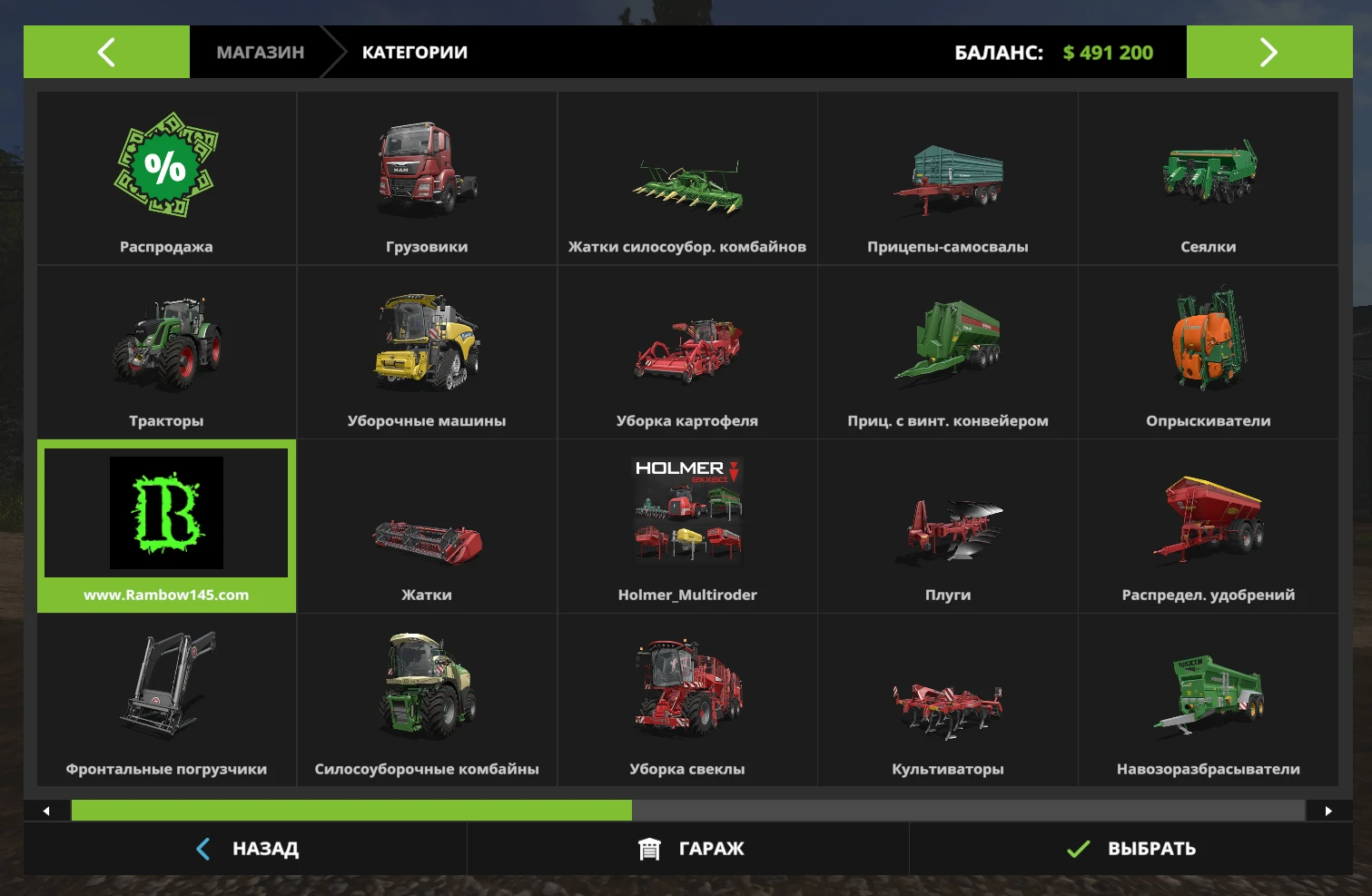Click the left navigation arrow at top
This screenshot has width=1372, height=896.
(106, 52)
